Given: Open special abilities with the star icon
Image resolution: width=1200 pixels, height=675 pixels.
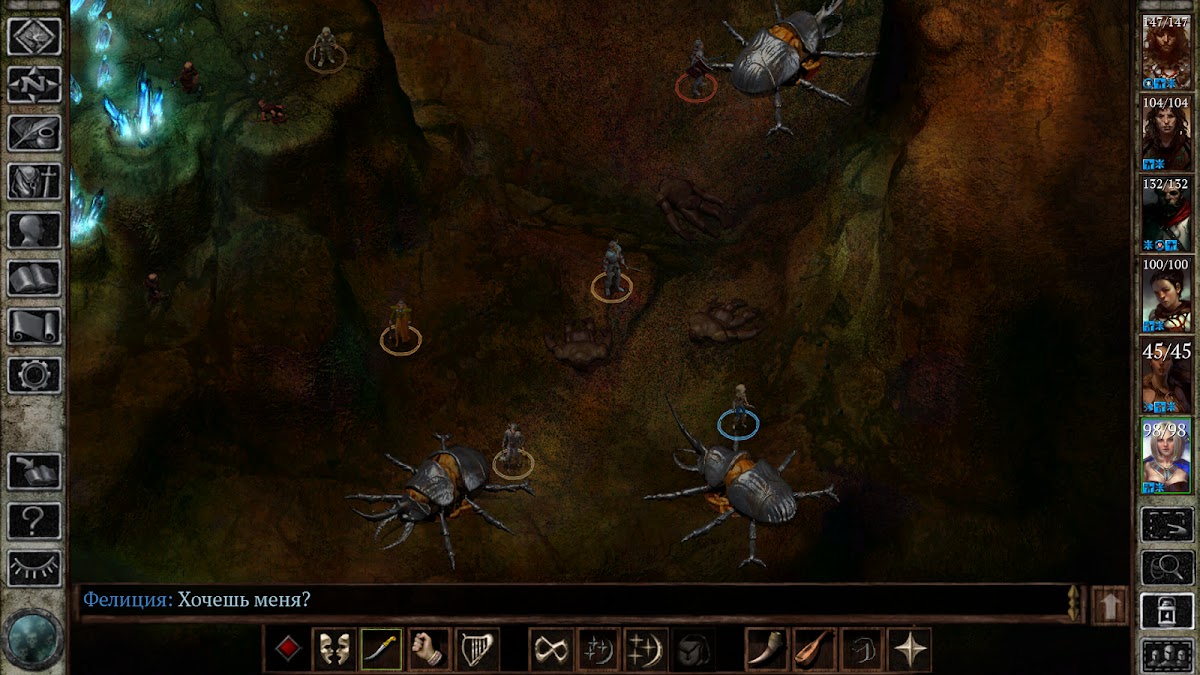Looking at the screenshot, I should [909, 649].
